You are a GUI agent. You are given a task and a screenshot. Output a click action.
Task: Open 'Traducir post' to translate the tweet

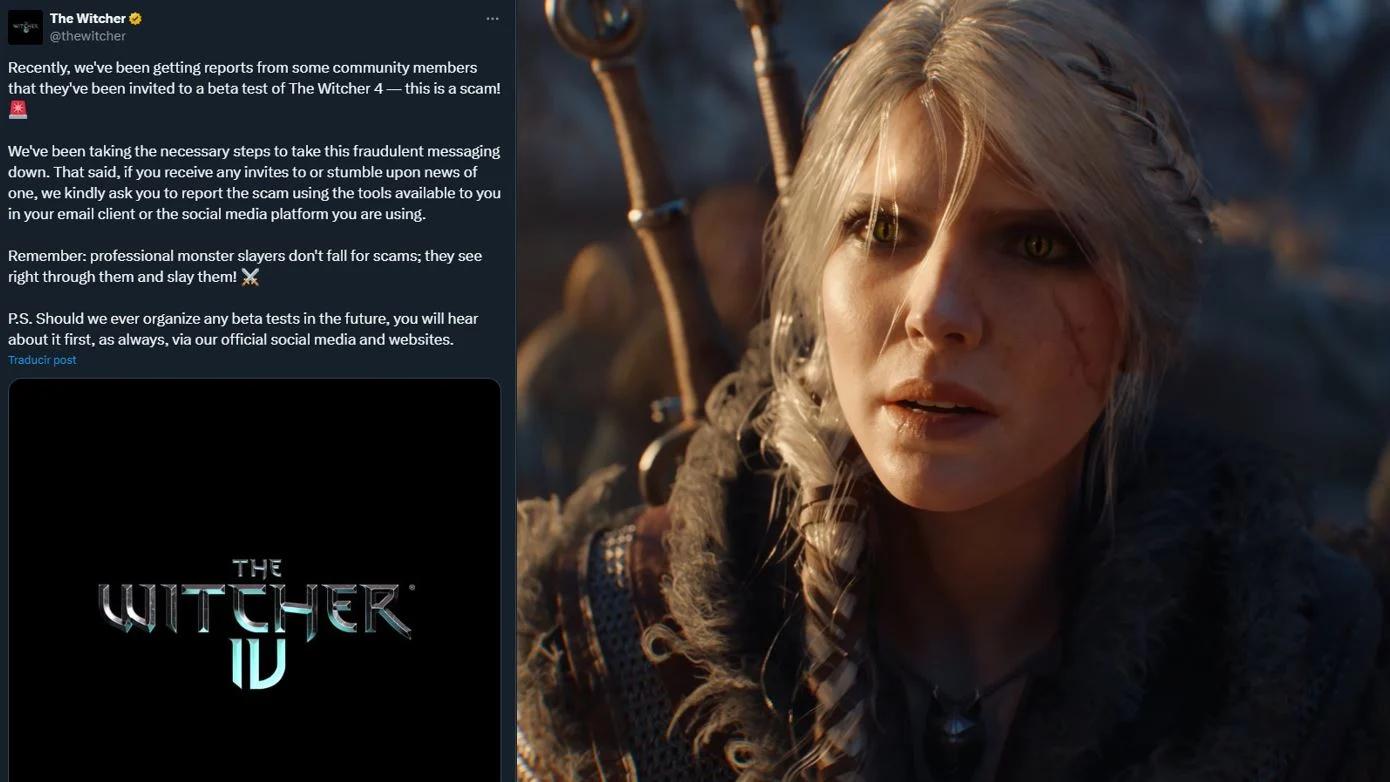tap(42, 359)
